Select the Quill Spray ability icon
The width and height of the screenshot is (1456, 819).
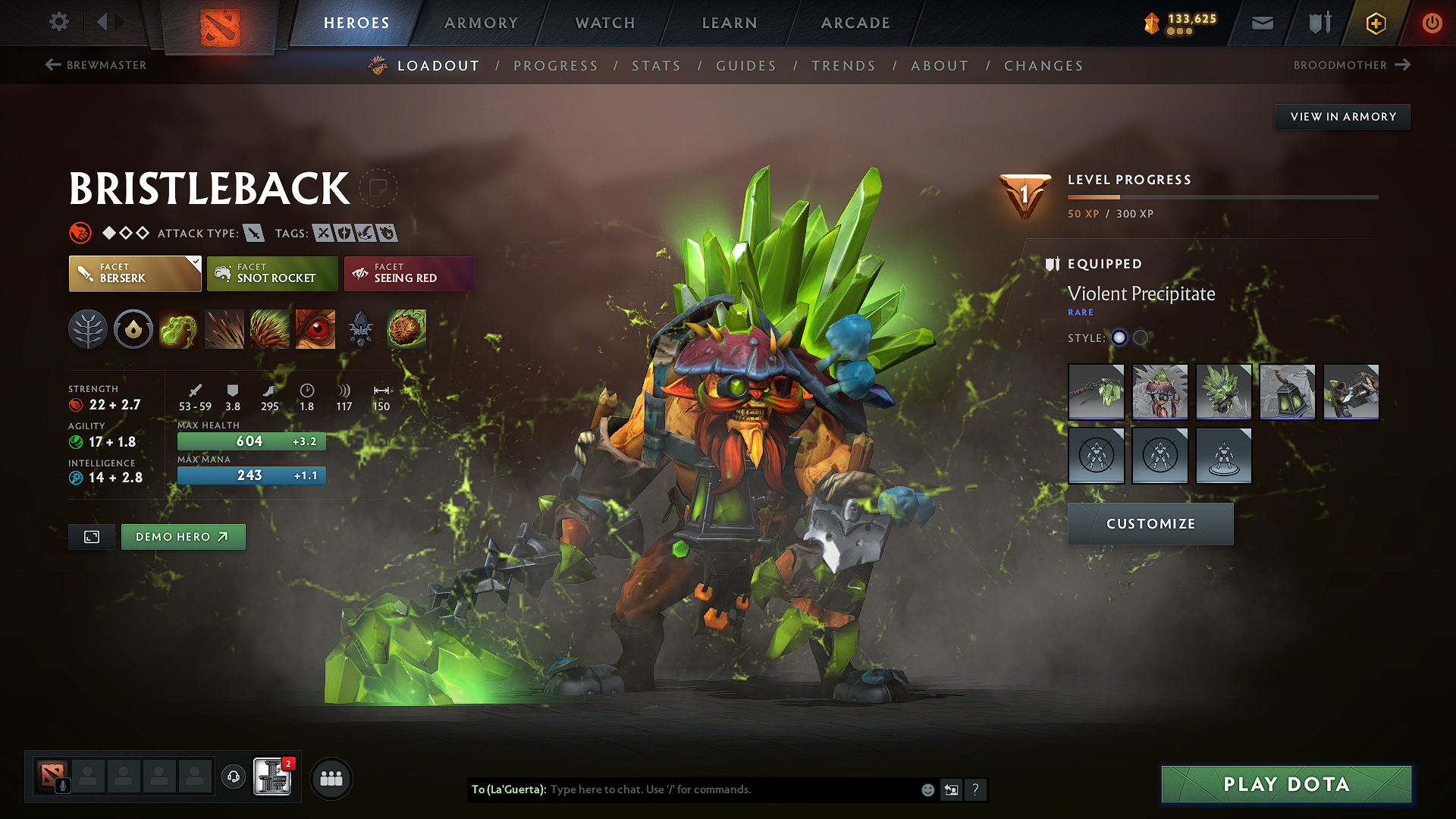click(x=224, y=329)
